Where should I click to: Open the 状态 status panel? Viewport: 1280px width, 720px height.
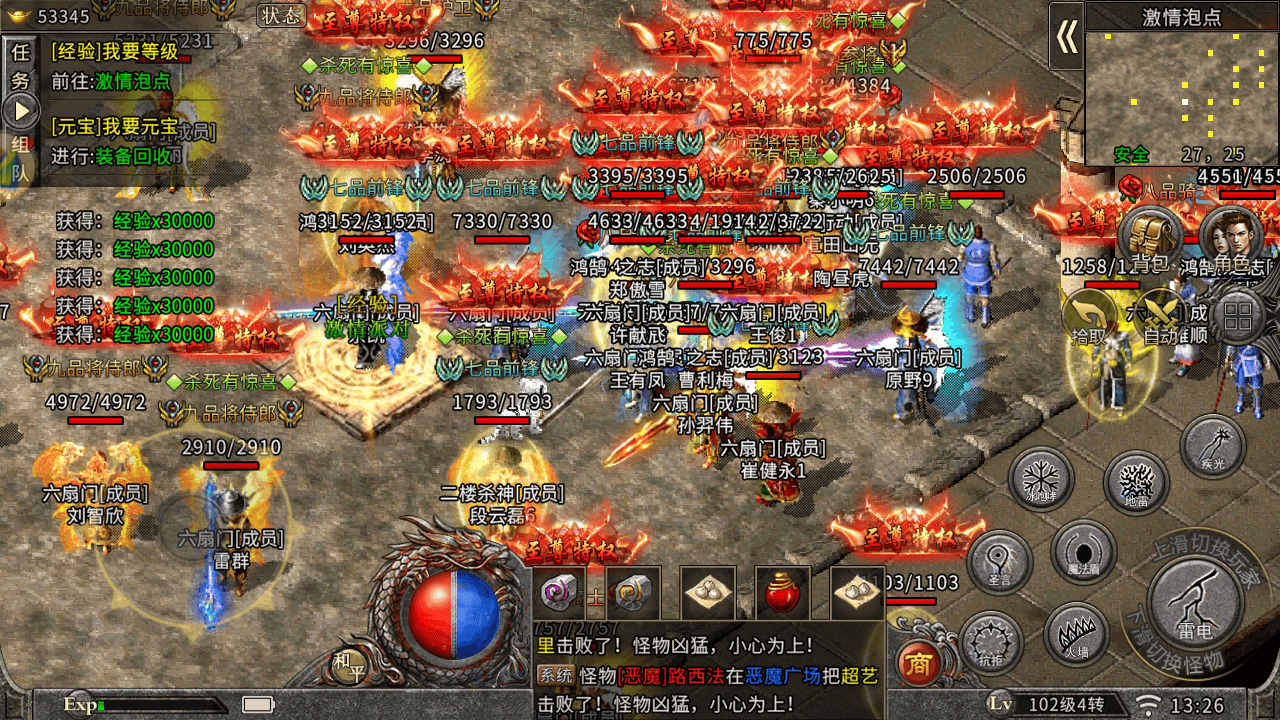coord(281,15)
